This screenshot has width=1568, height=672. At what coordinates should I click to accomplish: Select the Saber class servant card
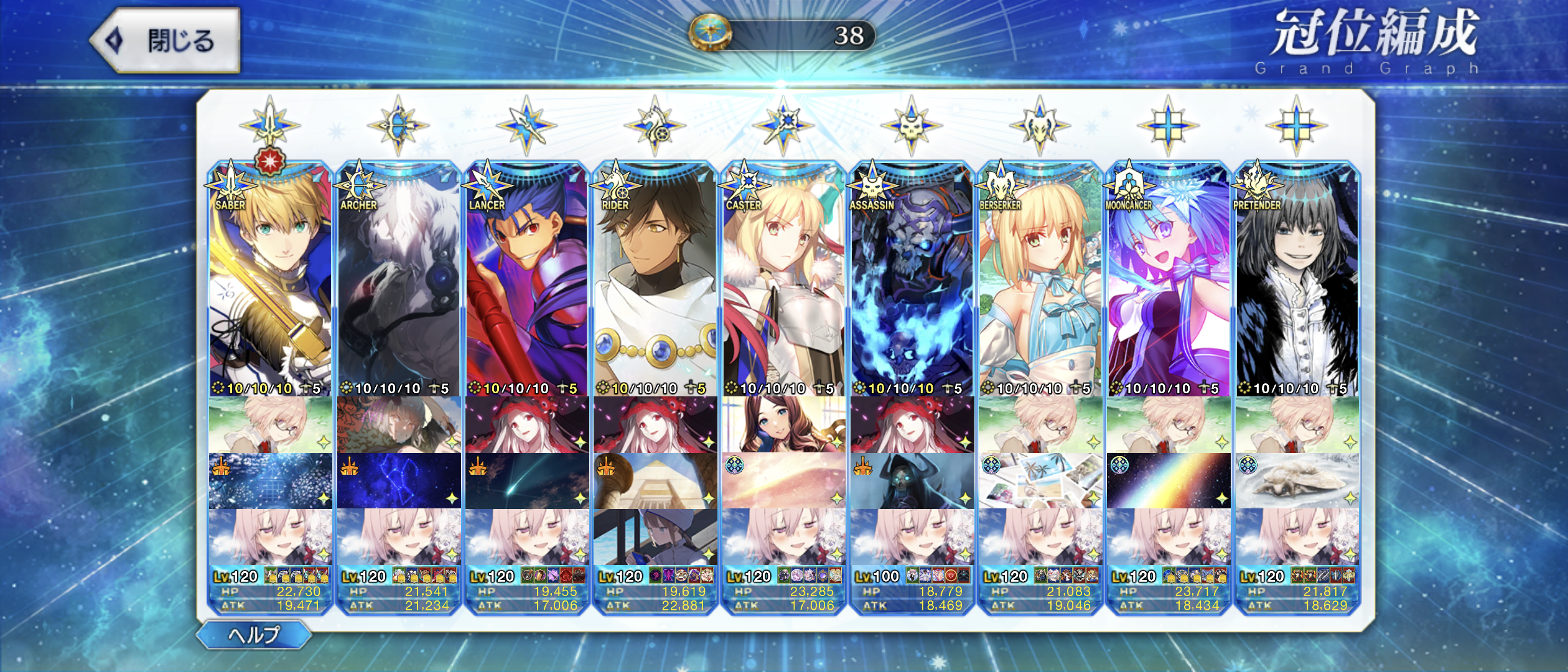coord(270,280)
